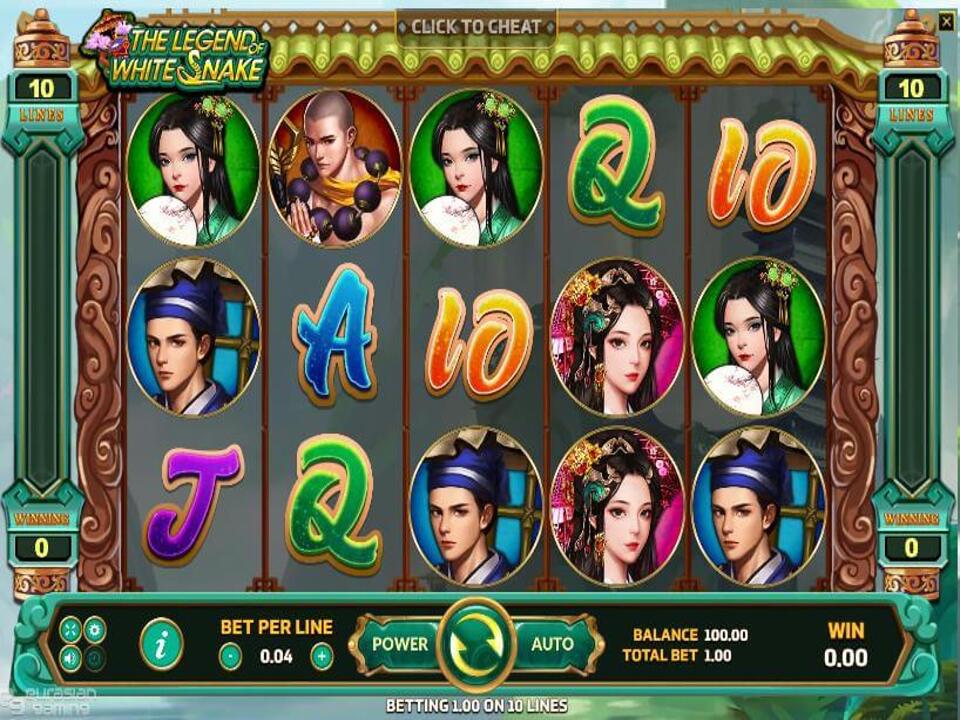960x720 pixels.
Task: Open settings via the gear icon
Action: click(95, 629)
